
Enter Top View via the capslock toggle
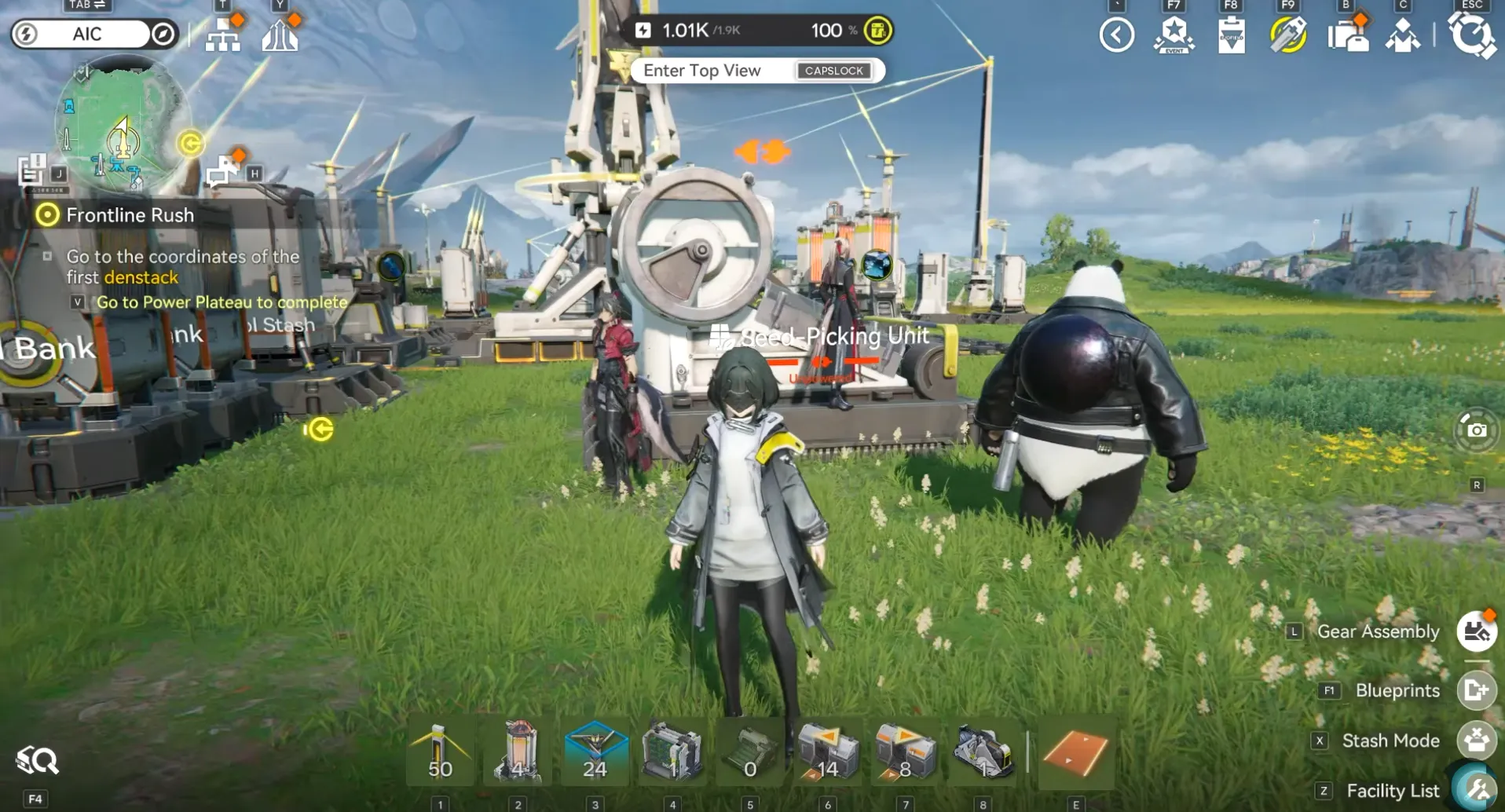point(834,71)
